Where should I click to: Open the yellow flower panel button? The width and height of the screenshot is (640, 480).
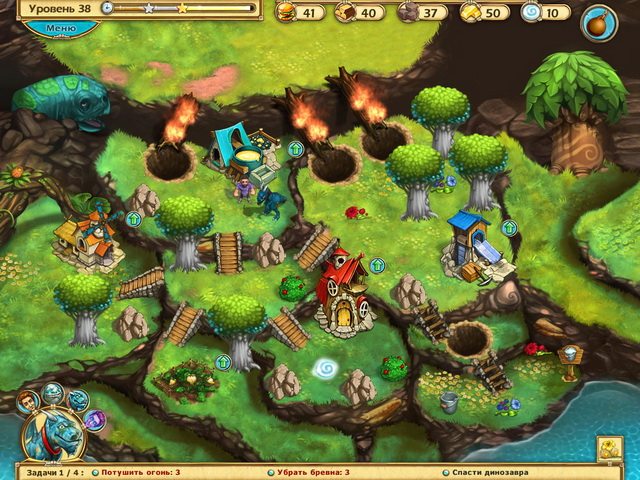click(610, 449)
